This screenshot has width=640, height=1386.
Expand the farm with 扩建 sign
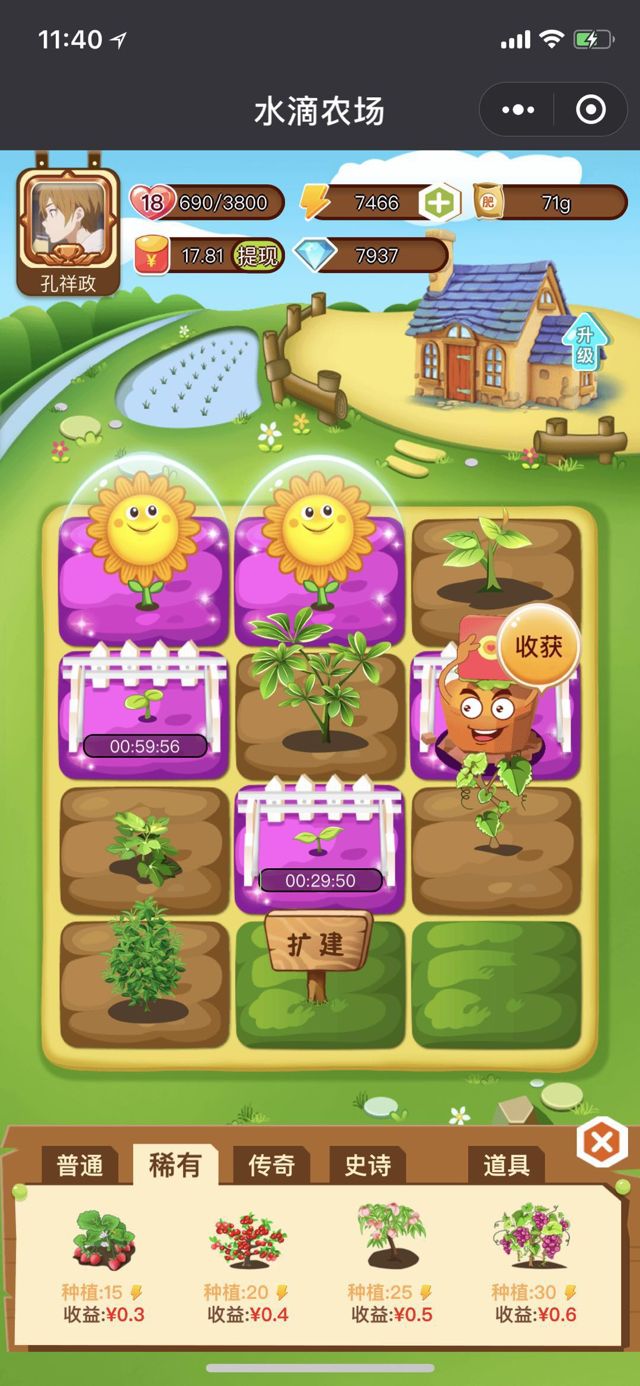point(317,943)
